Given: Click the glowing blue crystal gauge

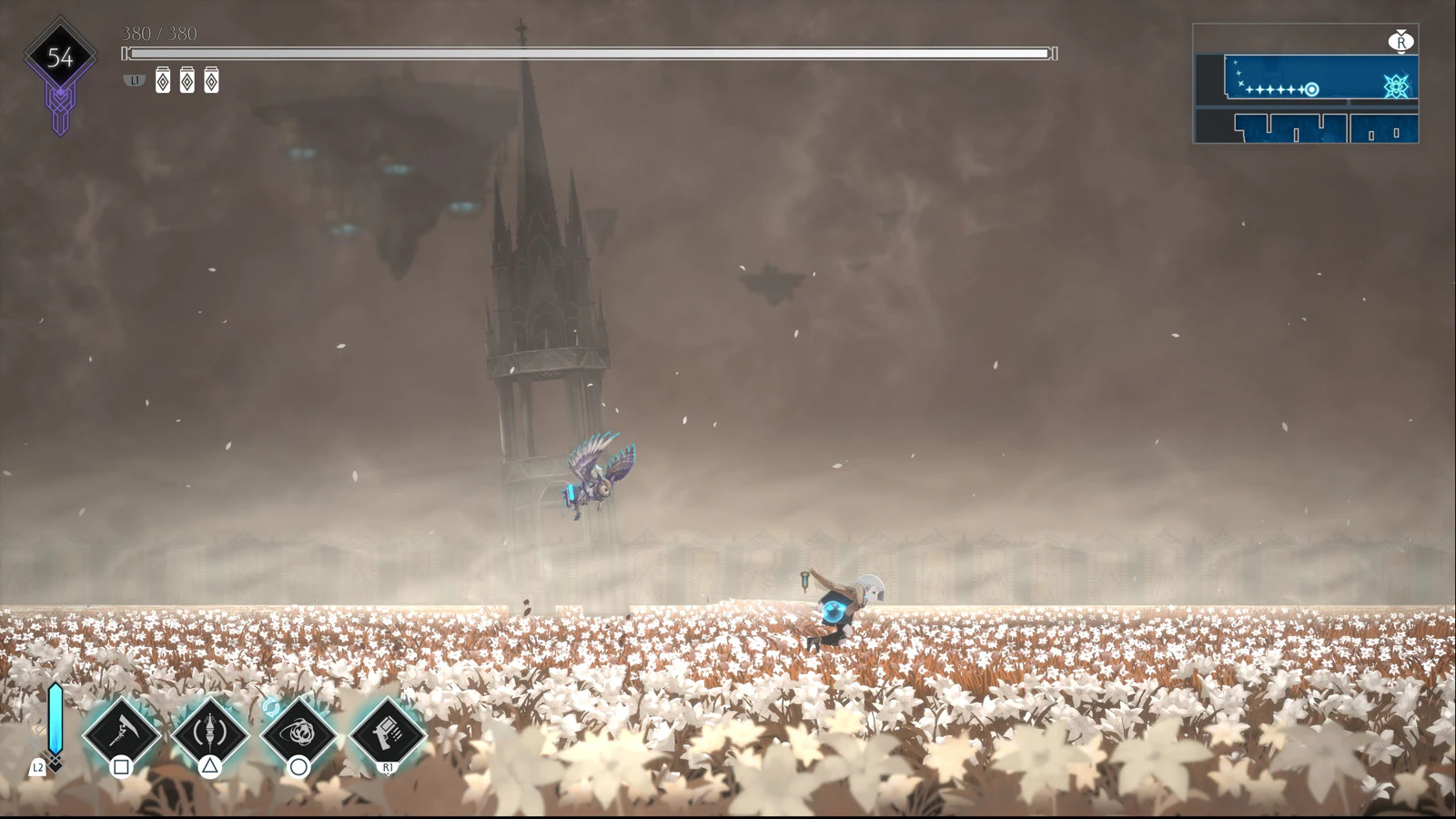Looking at the screenshot, I should [56, 719].
